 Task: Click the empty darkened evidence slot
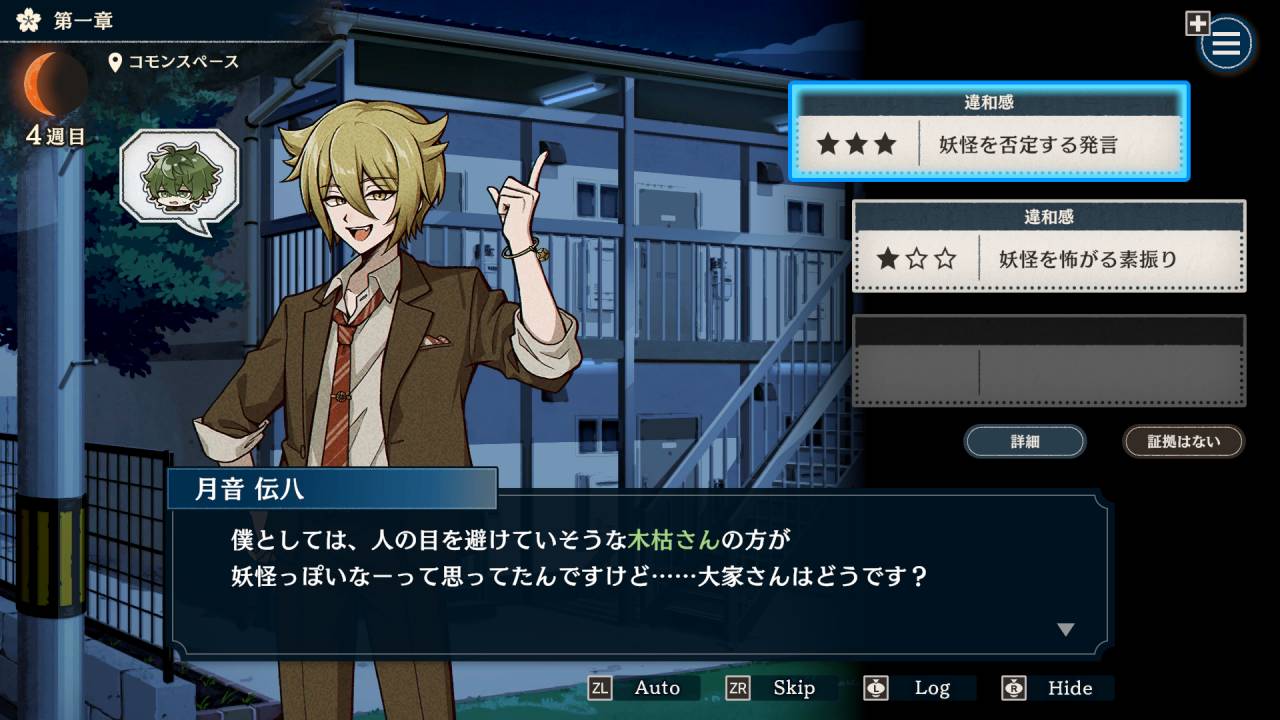pos(1048,360)
